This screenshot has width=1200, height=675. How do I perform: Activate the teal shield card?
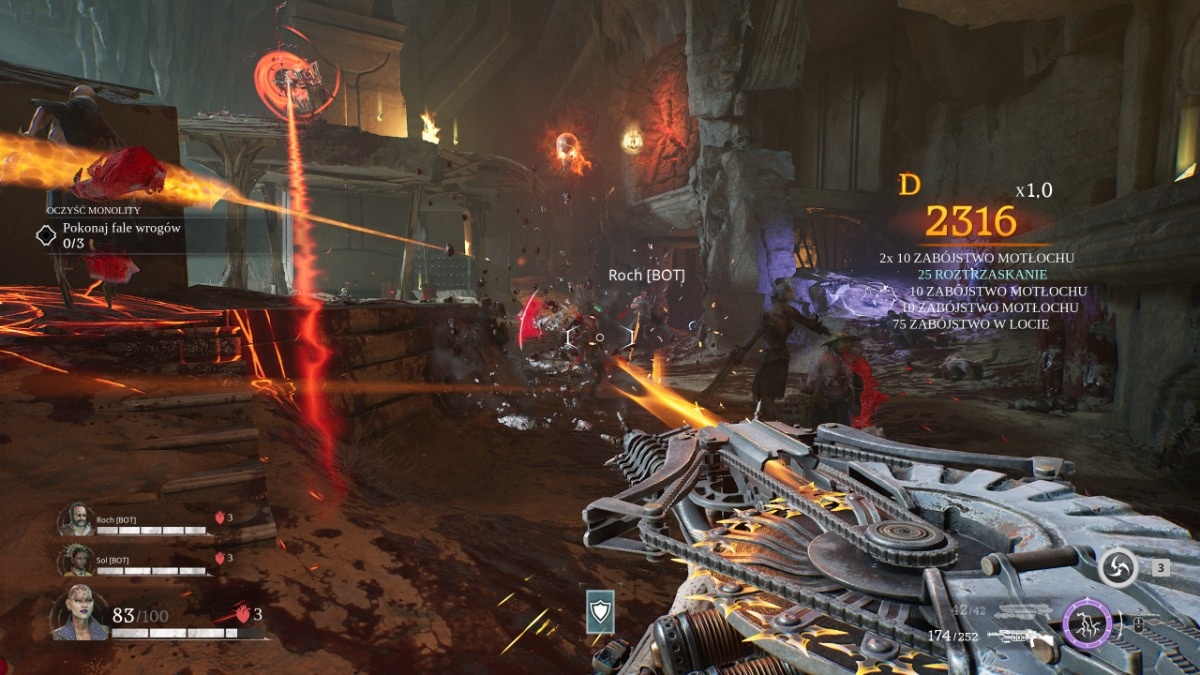pyautogui.click(x=600, y=611)
